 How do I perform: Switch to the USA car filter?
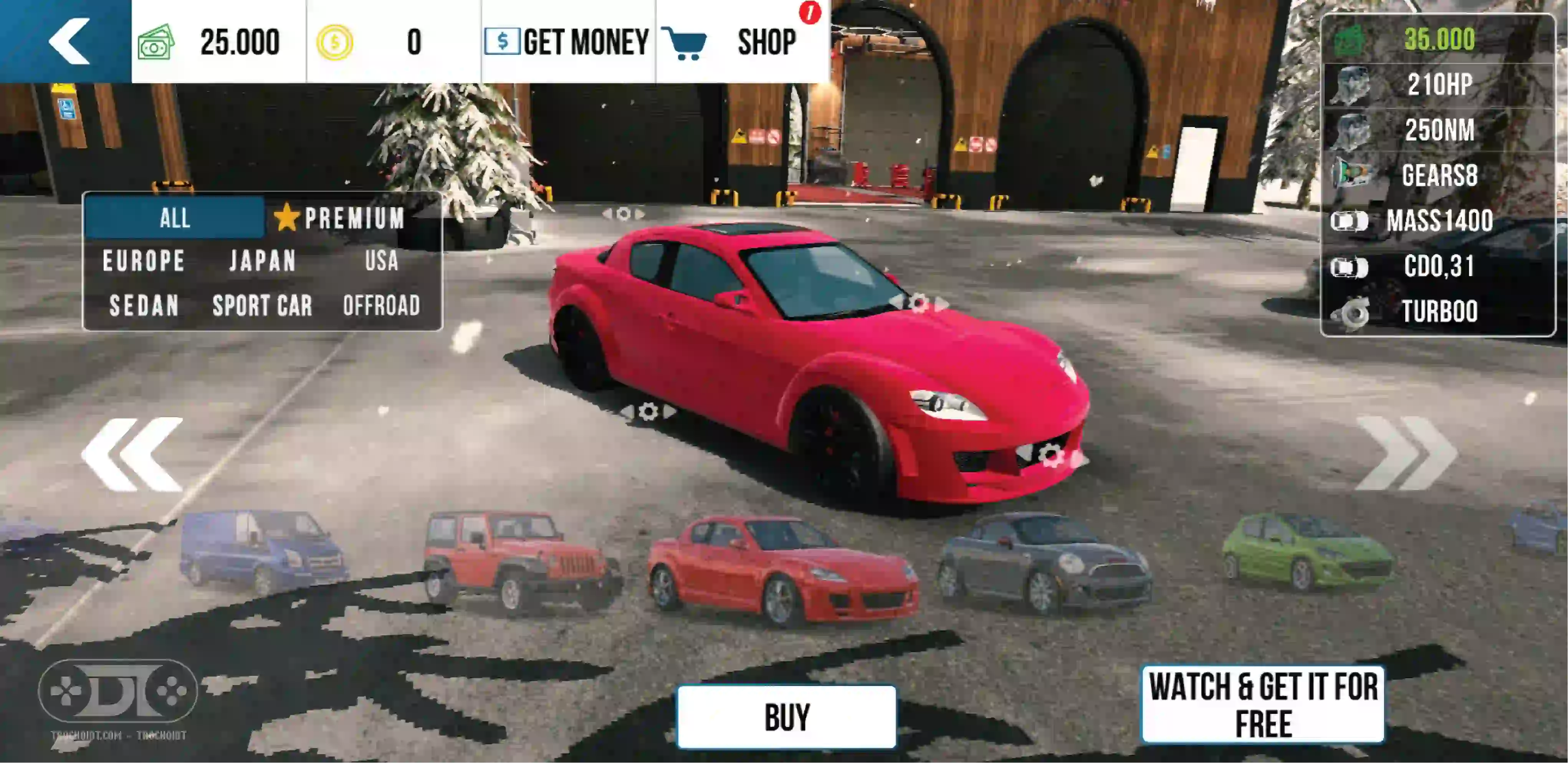pyautogui.click(x=382, y=261)
